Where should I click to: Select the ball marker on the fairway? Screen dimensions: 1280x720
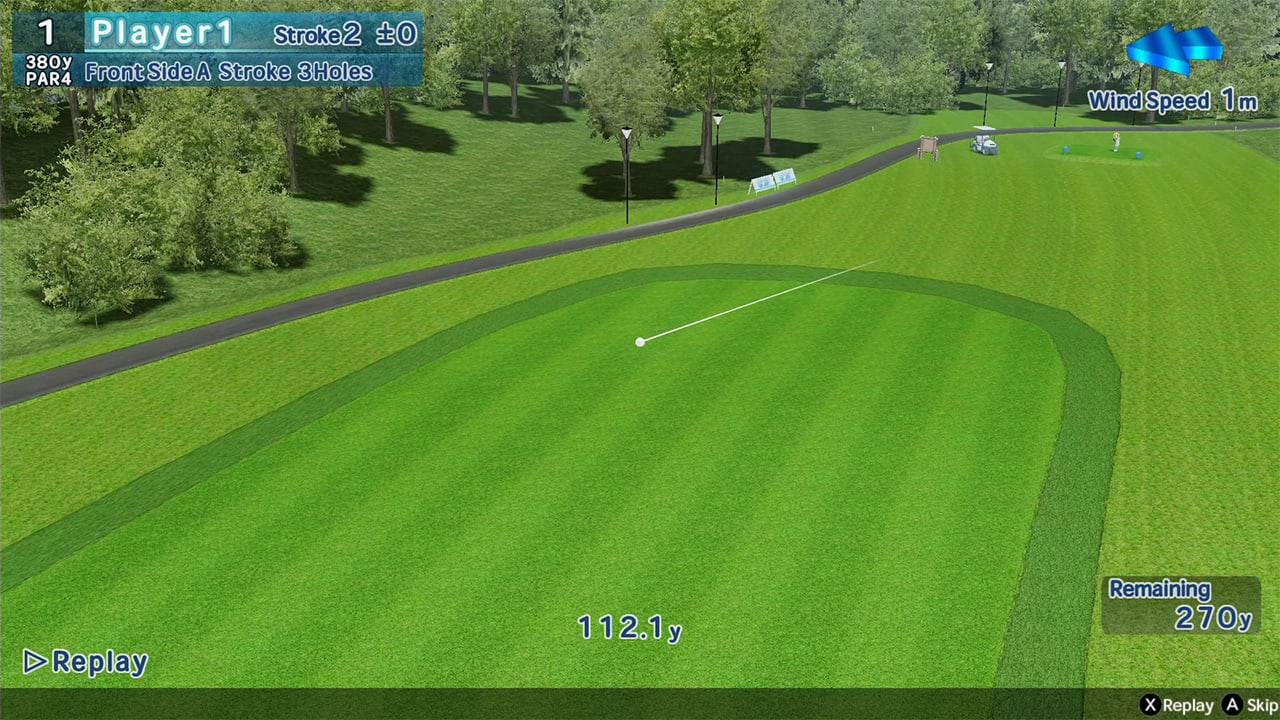click(640, 343)
